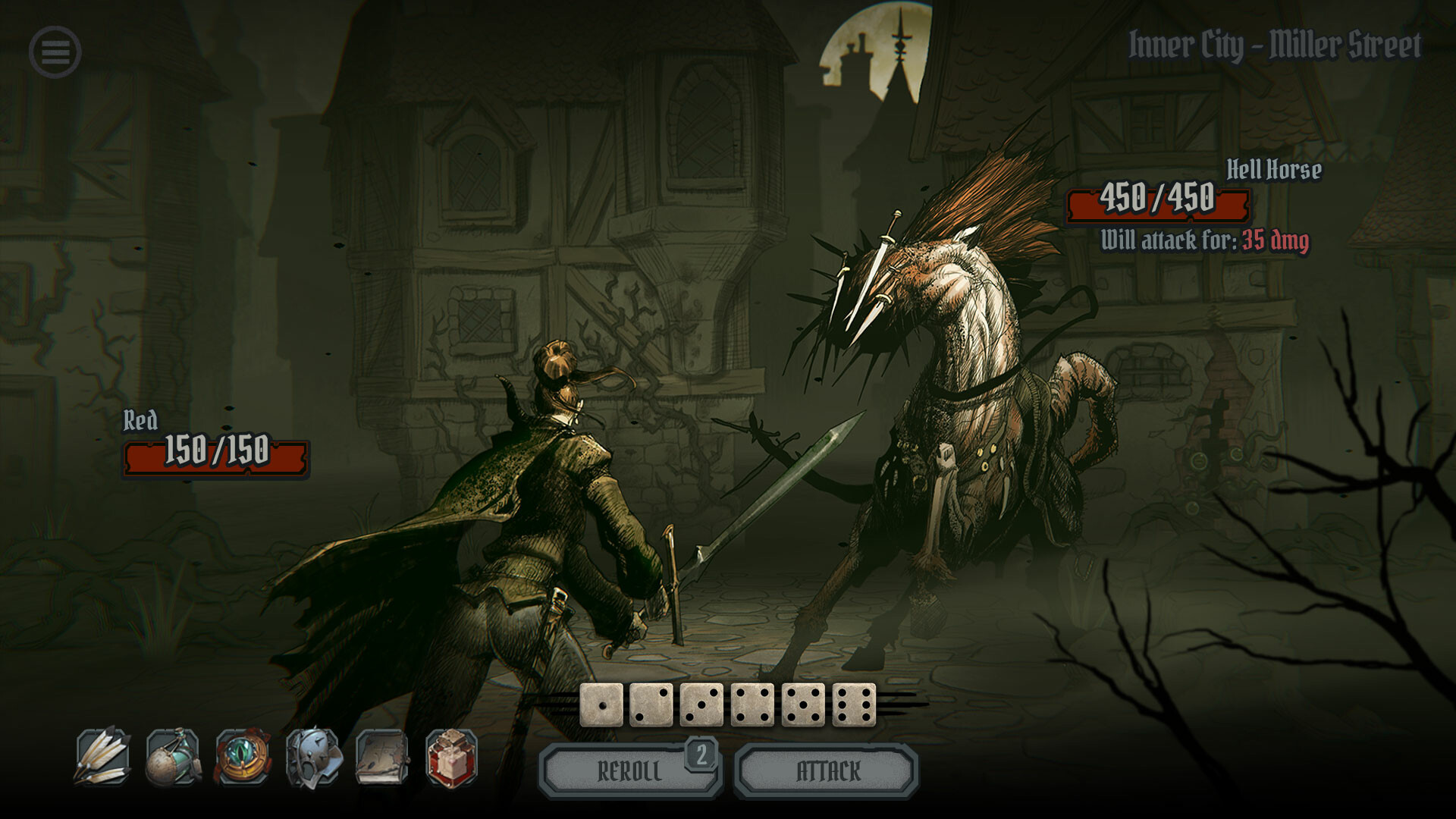Open the worn leather book item

[x=382, y=756]
